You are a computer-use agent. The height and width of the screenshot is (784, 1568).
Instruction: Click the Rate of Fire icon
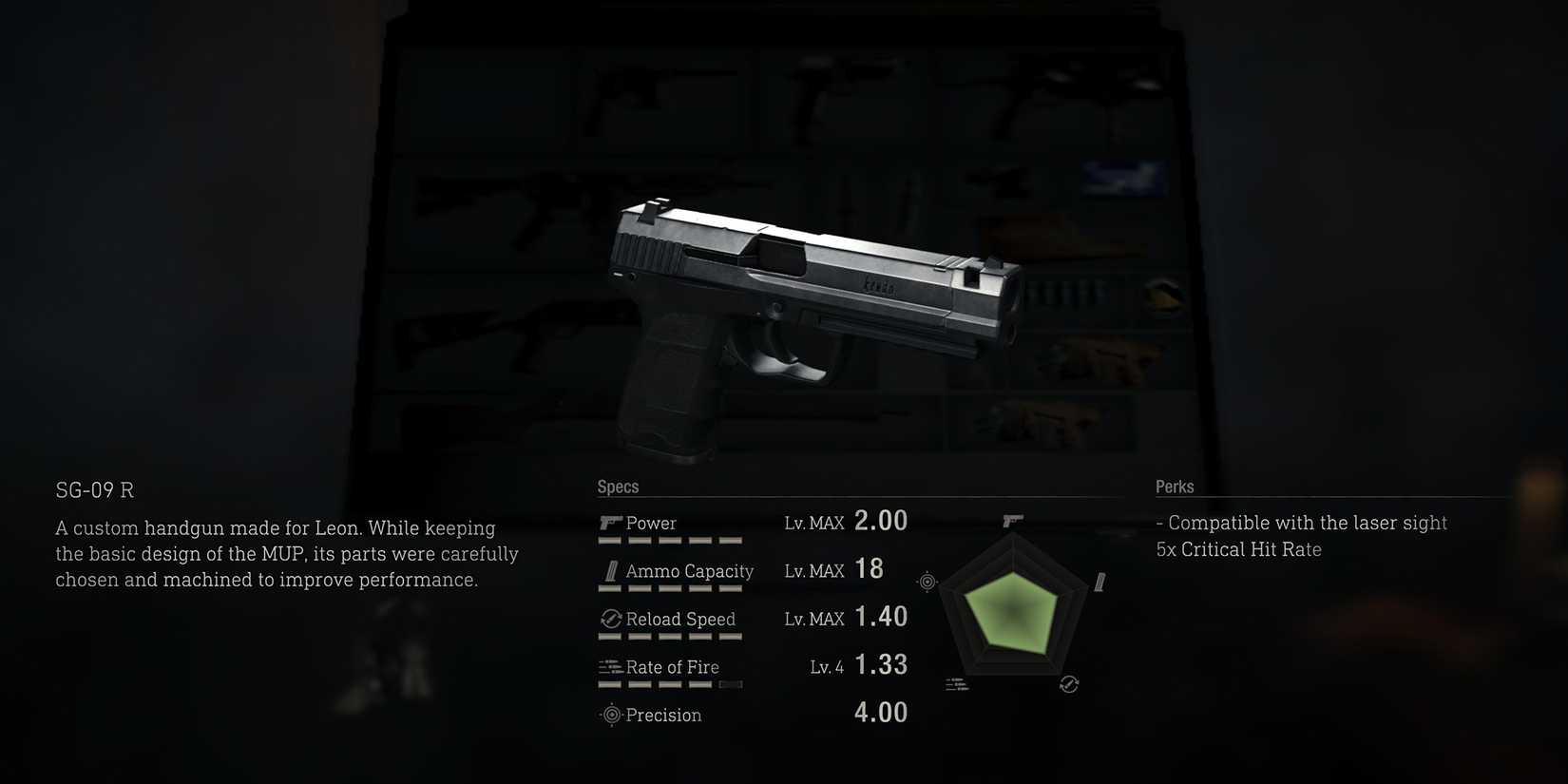pos(609,666)
